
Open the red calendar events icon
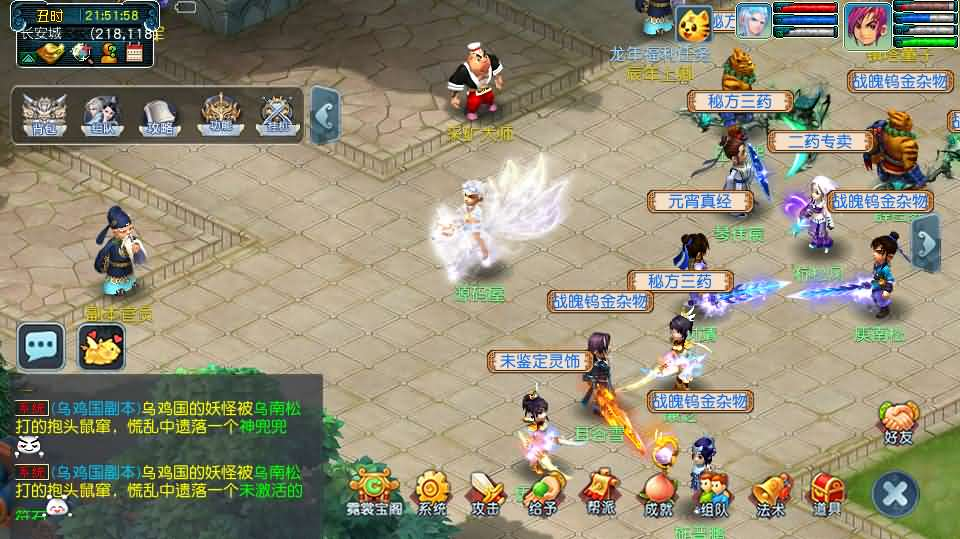pos(134,52)
